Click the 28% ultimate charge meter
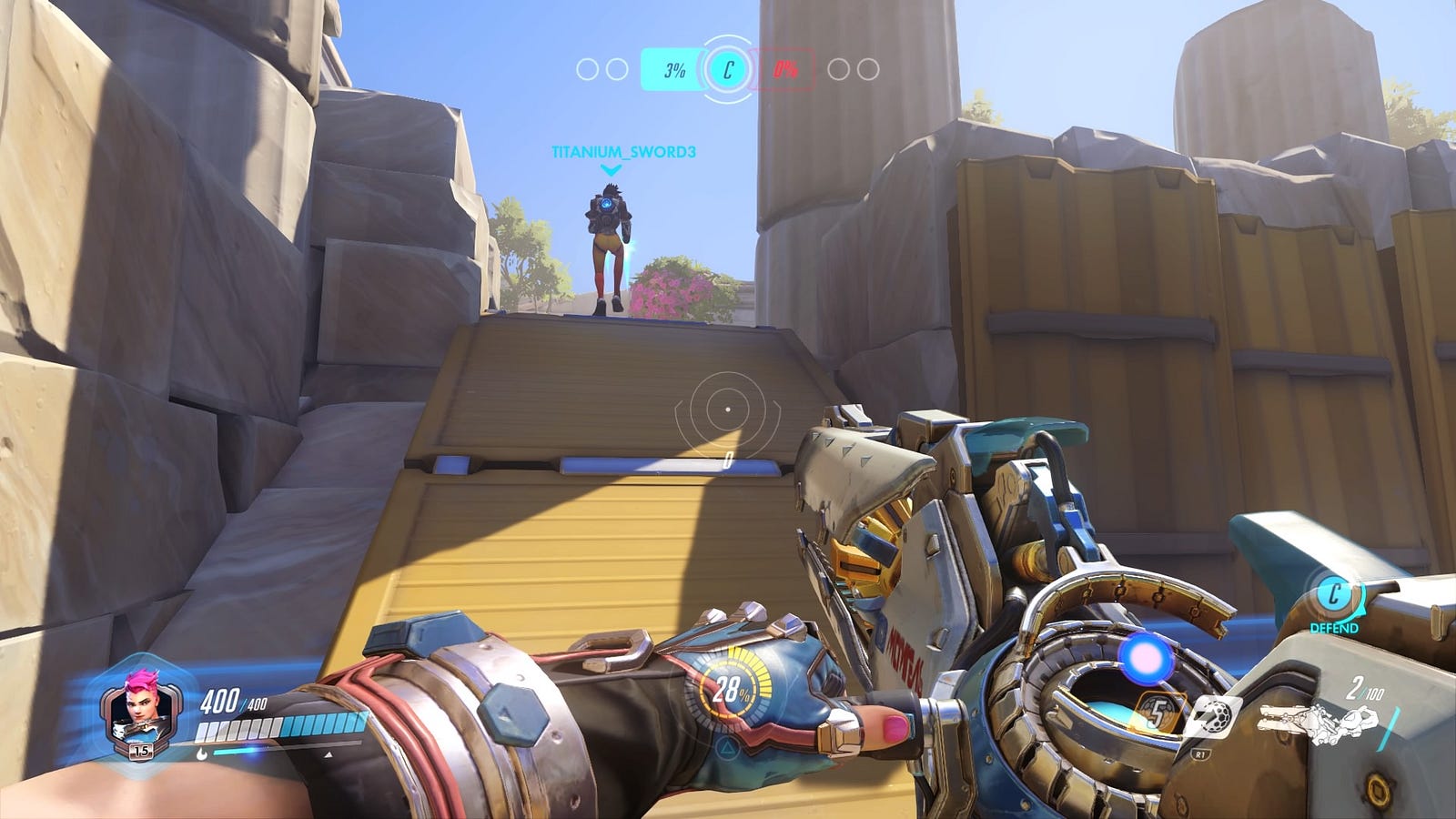The height and width of the screenshot is (819, 1456). tap(732, 690)
